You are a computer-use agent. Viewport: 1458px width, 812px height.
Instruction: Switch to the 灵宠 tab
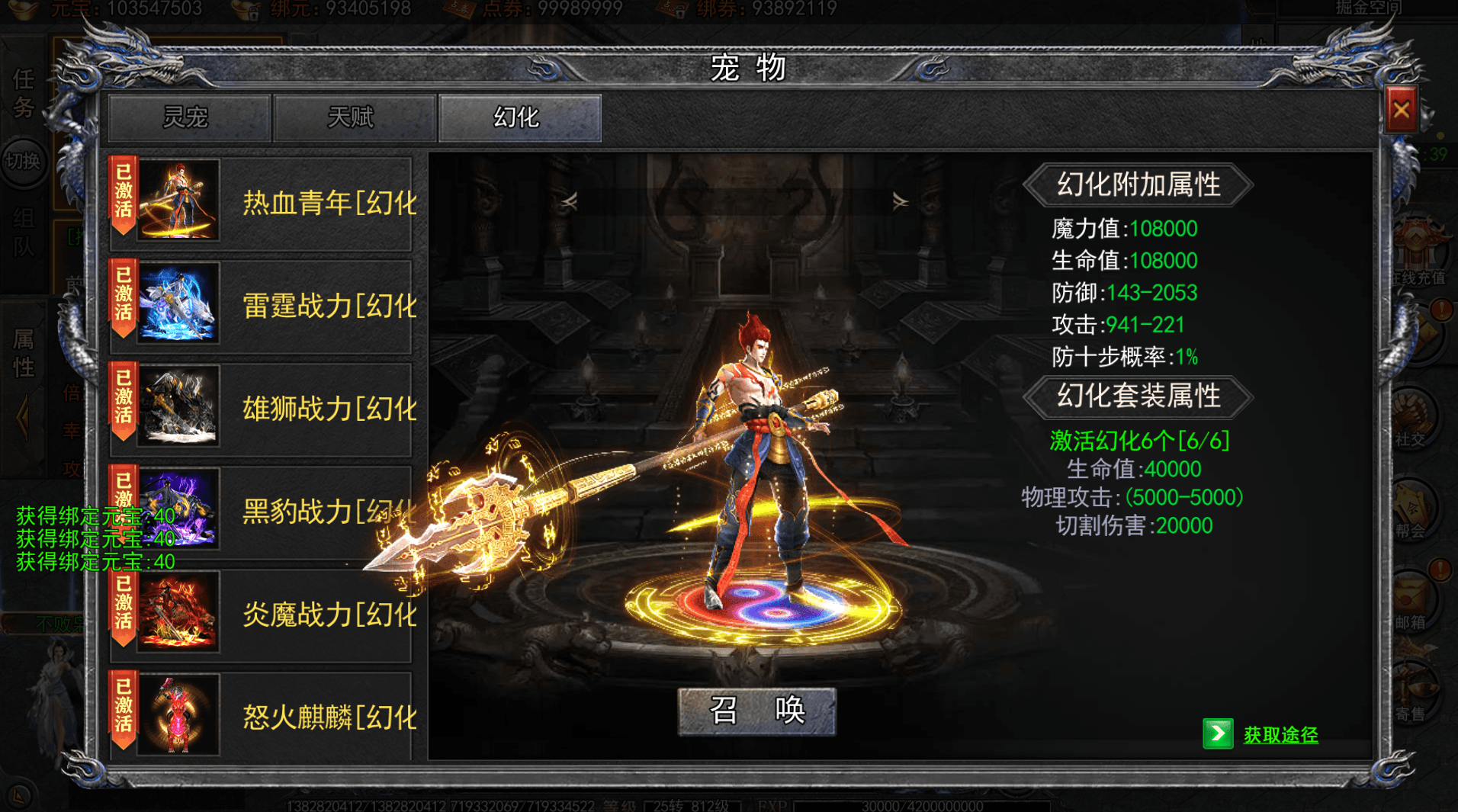click(x=188, y=117)
